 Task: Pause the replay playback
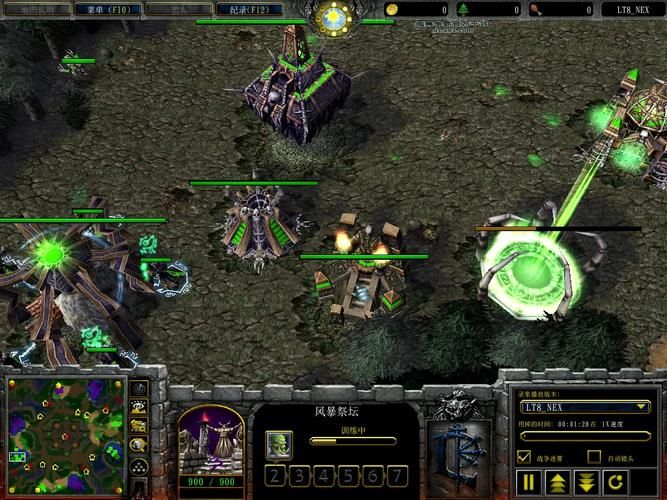(x=529, y=483)
